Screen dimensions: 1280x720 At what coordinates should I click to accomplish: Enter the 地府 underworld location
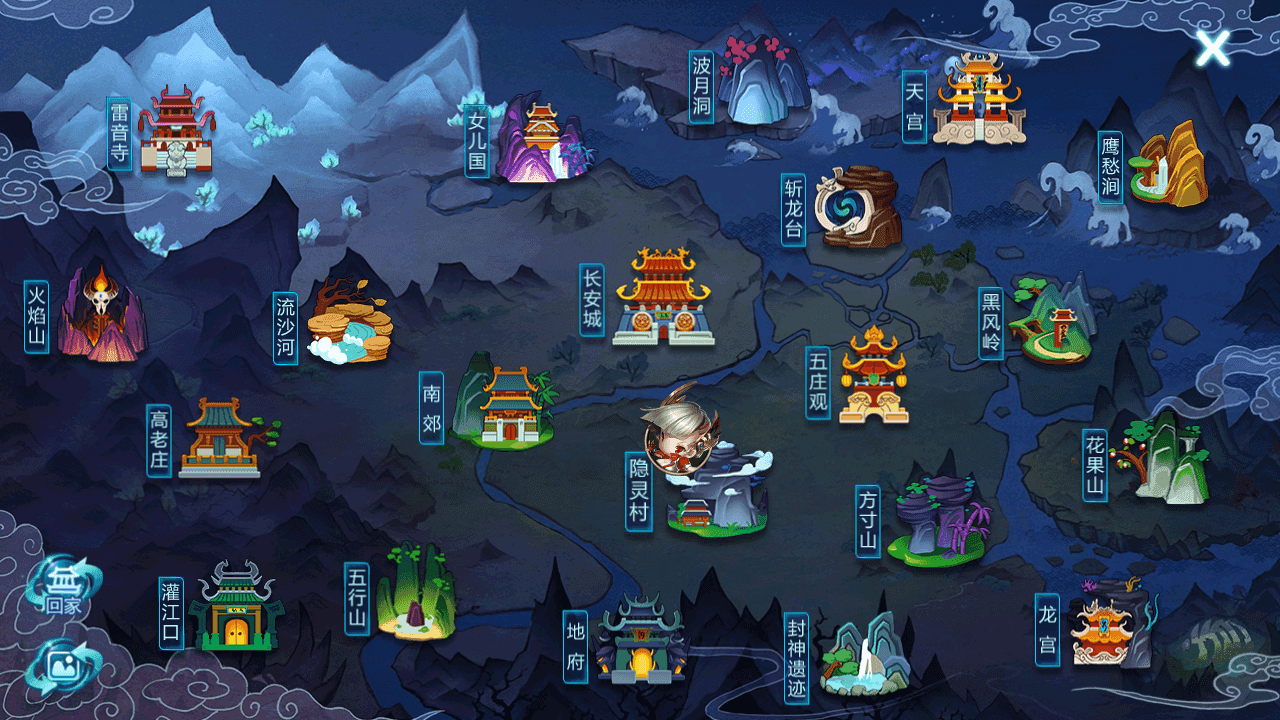pos(640,640)
